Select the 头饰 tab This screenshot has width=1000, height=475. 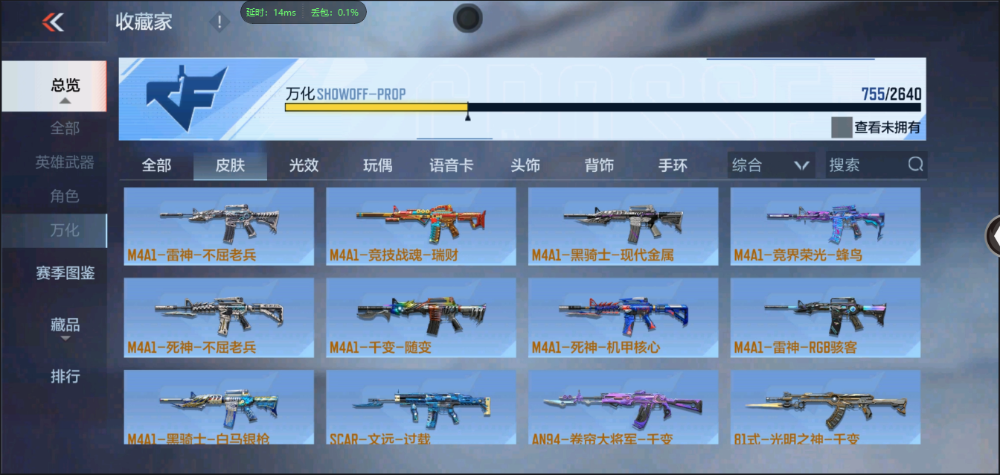pyautogui.click(x=525, y=165)
